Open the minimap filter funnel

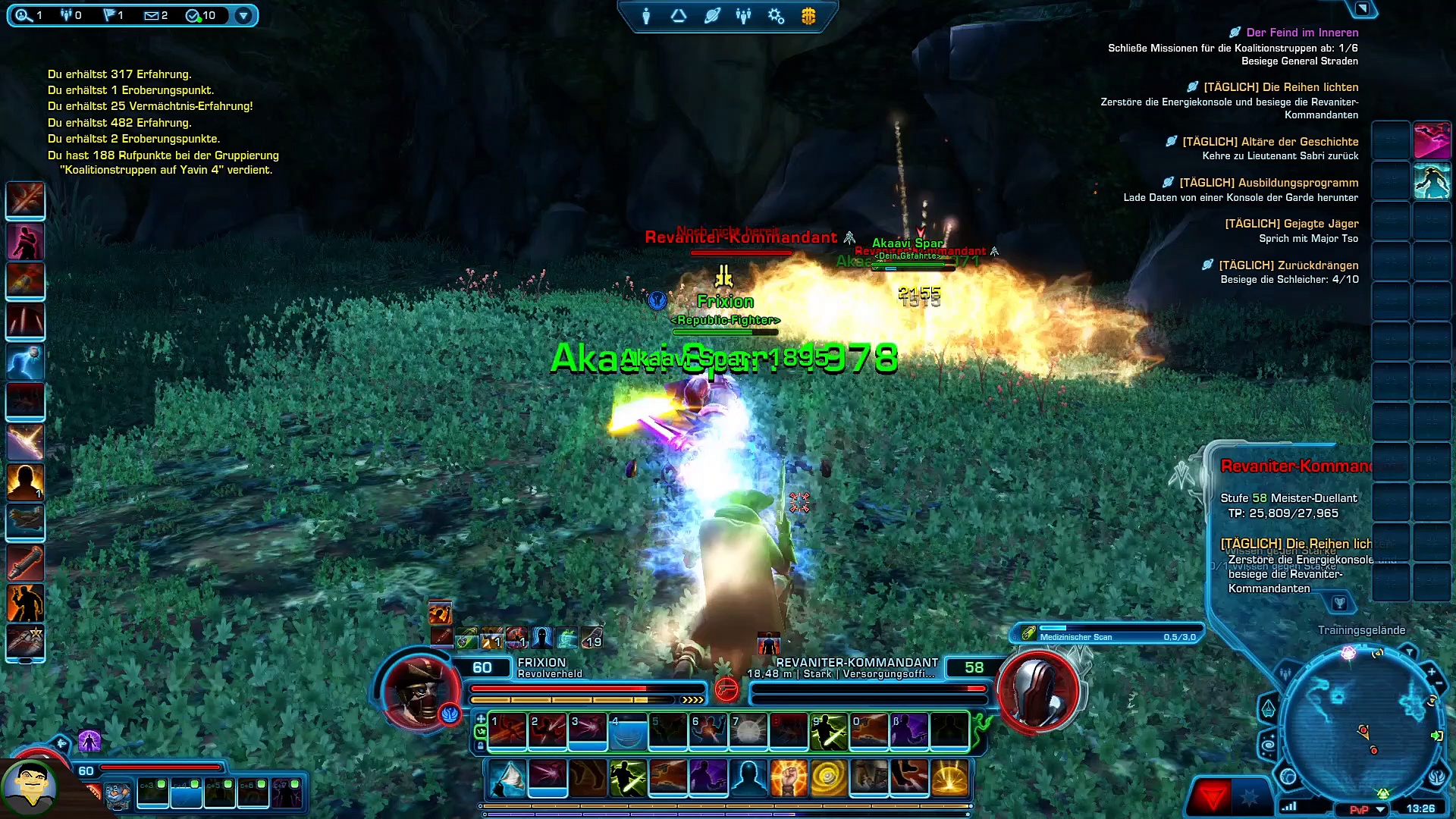(x=1409, y=651)
